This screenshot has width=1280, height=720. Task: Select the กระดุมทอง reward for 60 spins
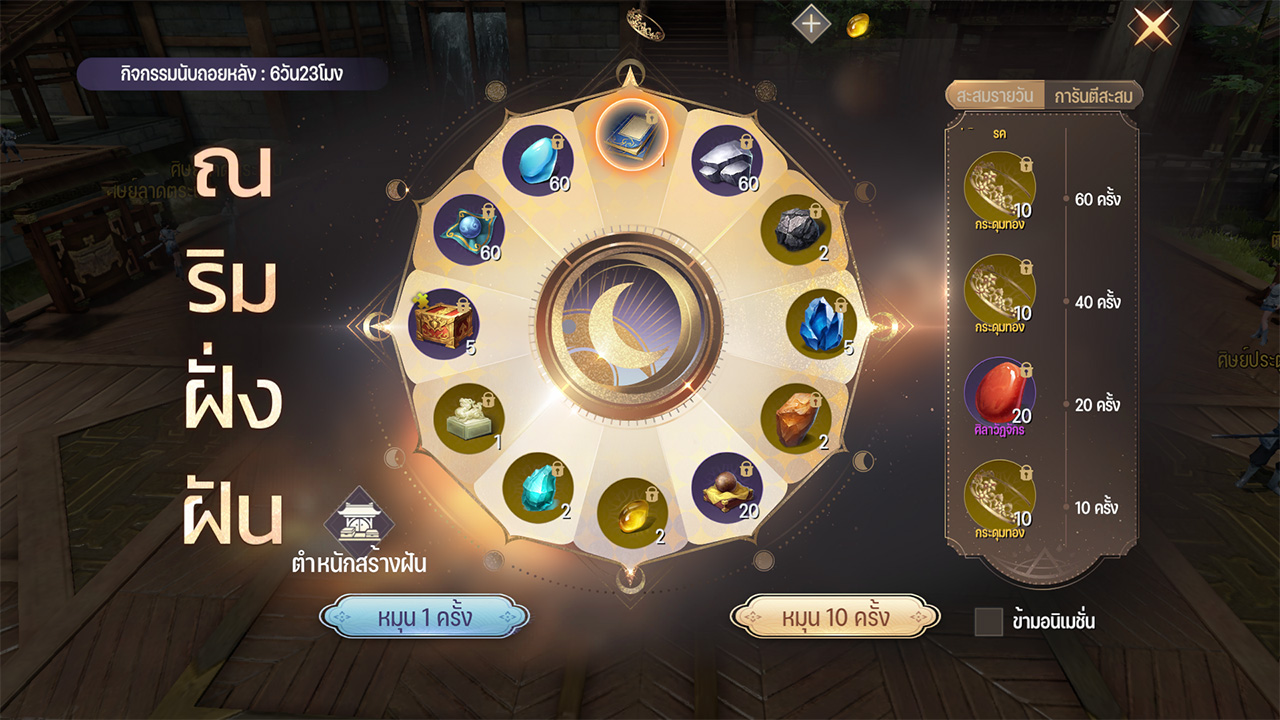point(1000,187)
